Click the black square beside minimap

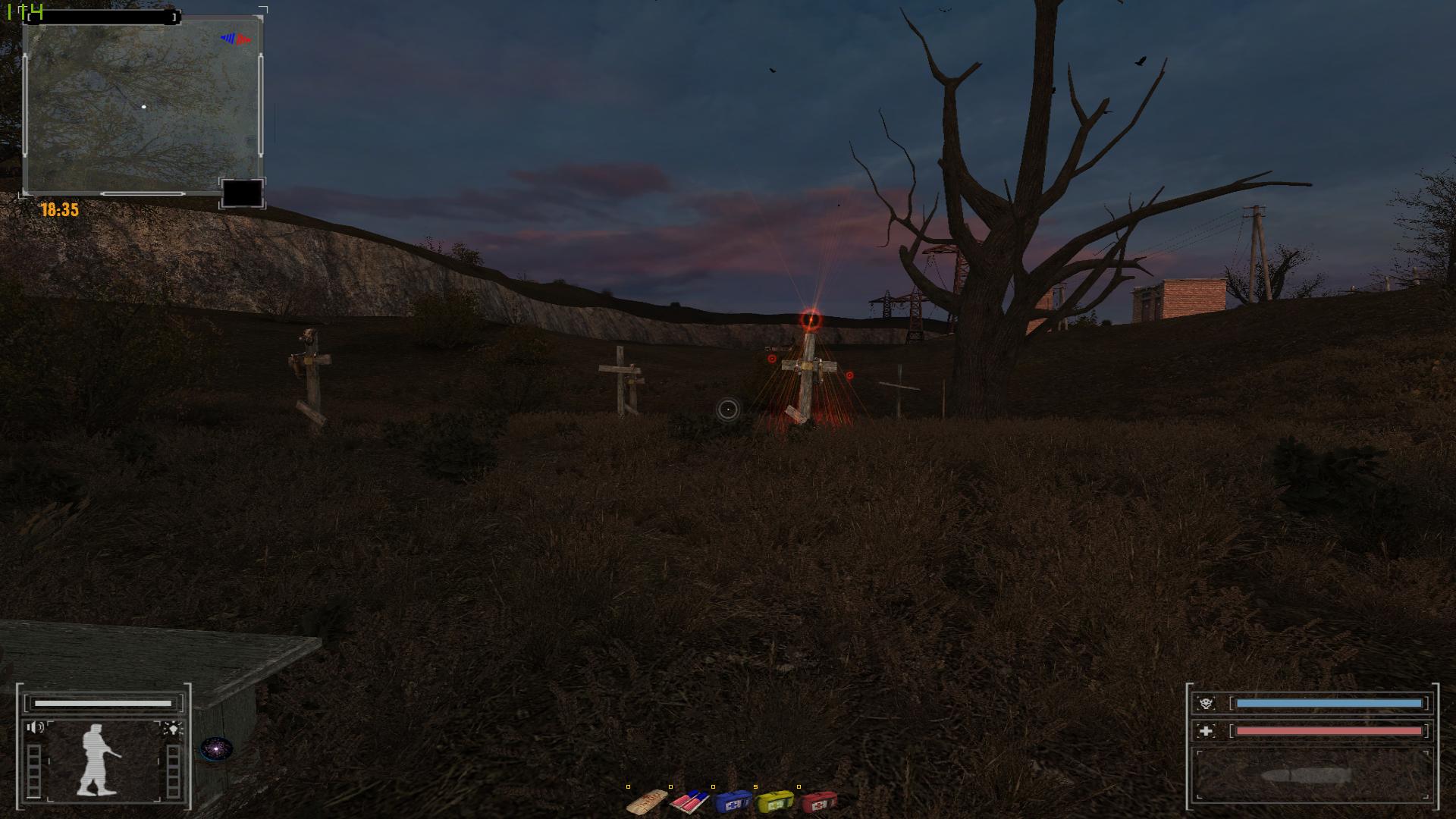point(242,193)
